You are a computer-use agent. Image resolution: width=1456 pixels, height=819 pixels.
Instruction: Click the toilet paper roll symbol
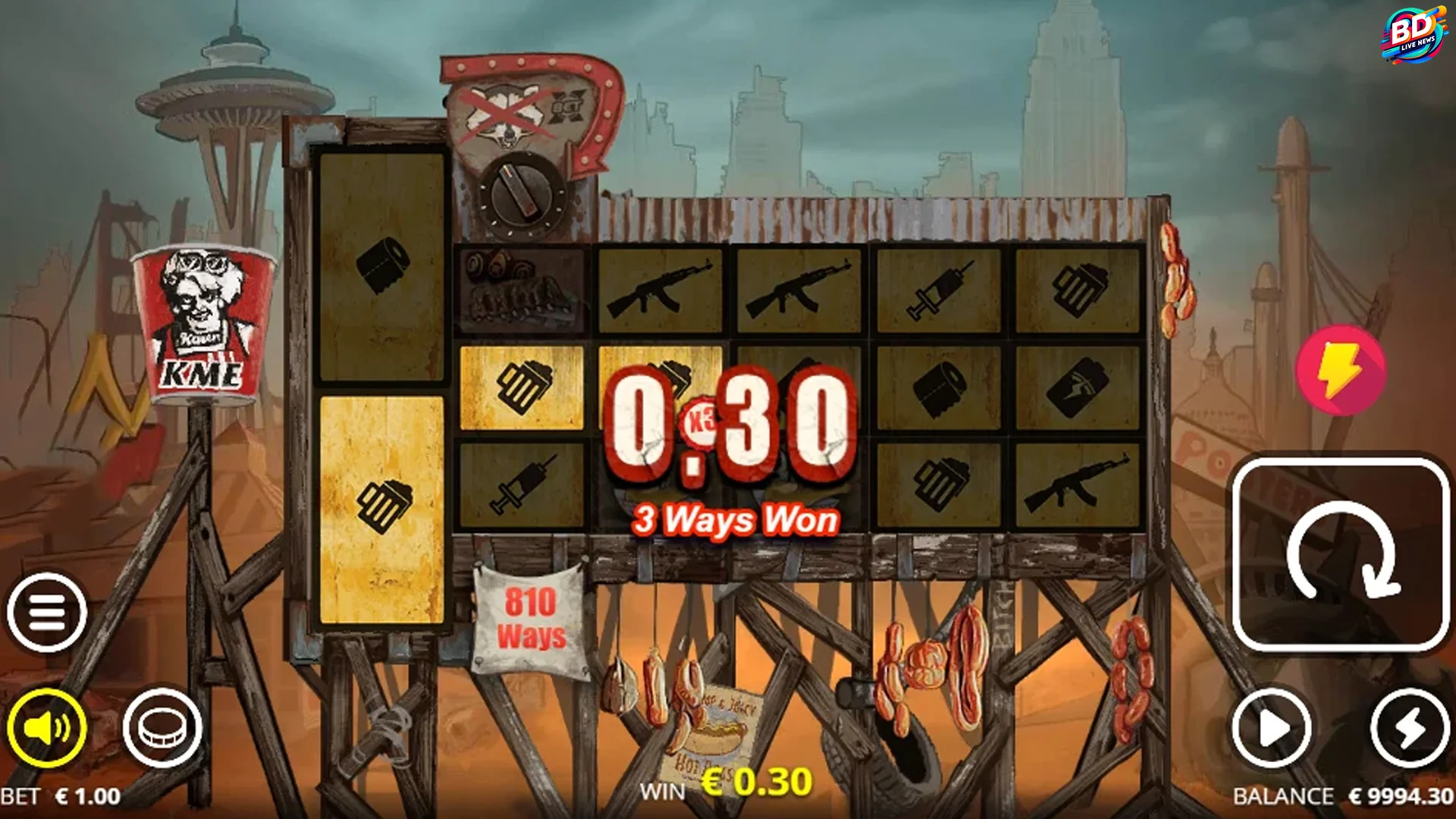click(x=941, y=392)
